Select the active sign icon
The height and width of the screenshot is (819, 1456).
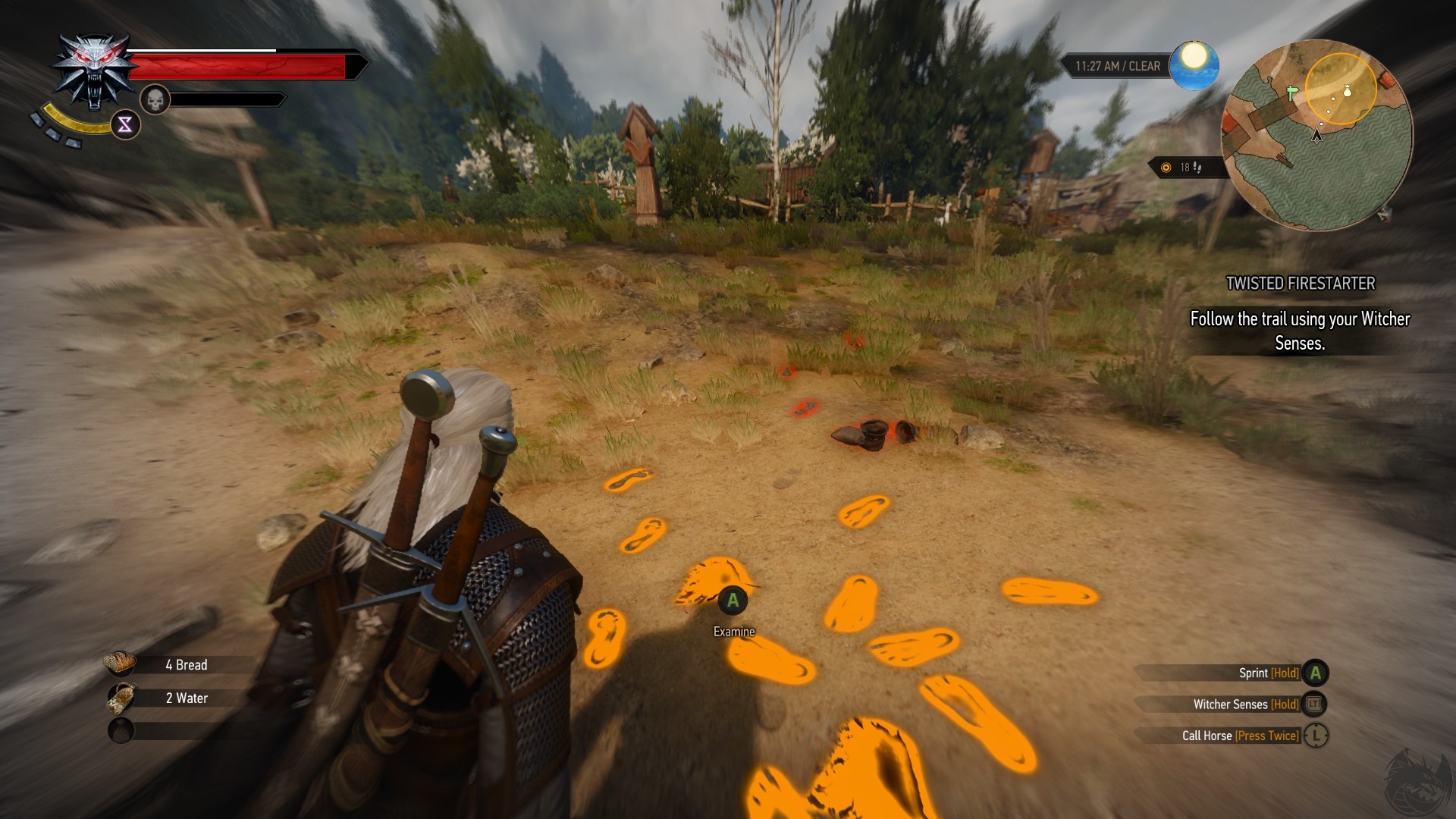coord(125,124)
